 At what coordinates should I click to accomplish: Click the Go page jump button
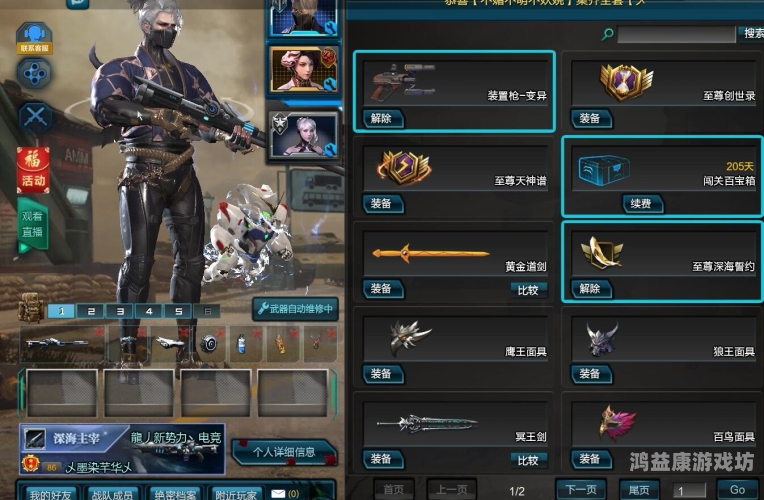click(x=737, y=490)
